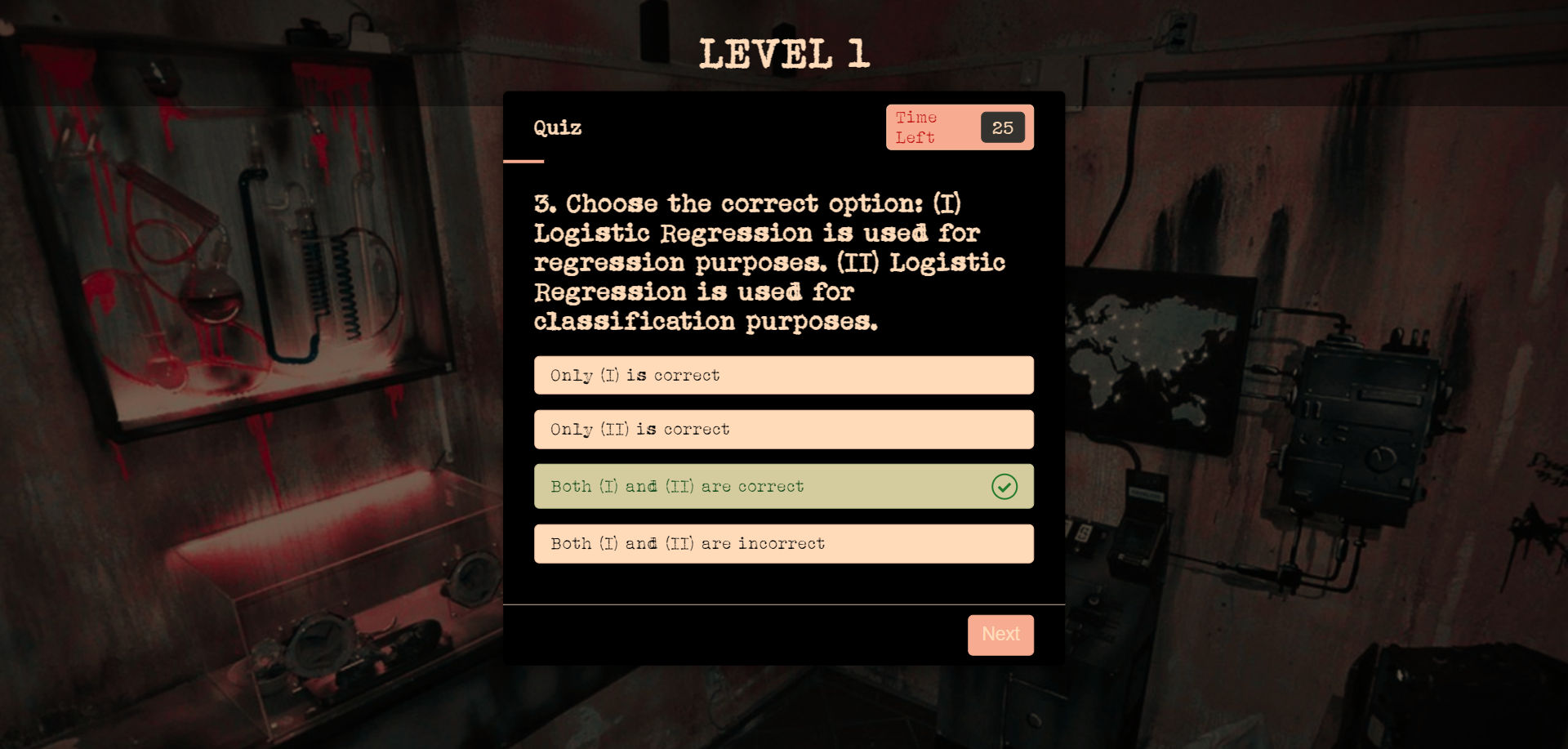Pick "Both (I) and (II) are correct"

coord(782,487)
